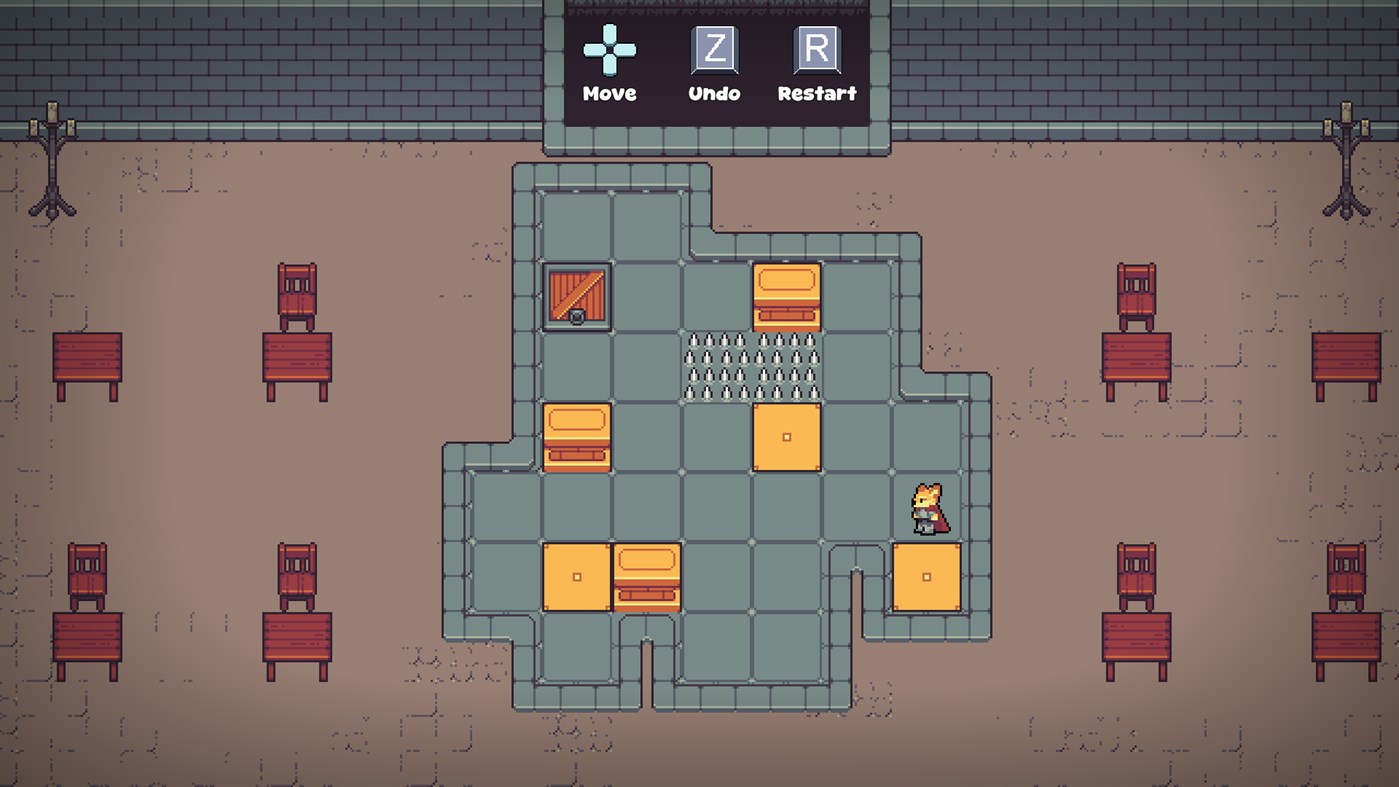
Task: Click the orange target tile below the fox
Action: [x=928, y=575]
